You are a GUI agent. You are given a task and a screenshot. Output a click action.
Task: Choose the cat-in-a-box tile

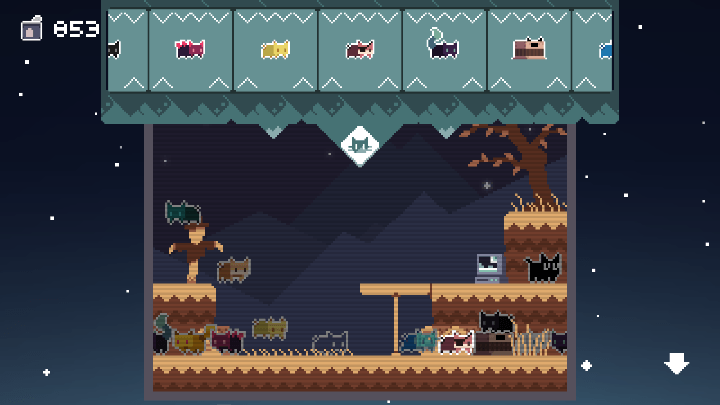click(x=529, y=49)
